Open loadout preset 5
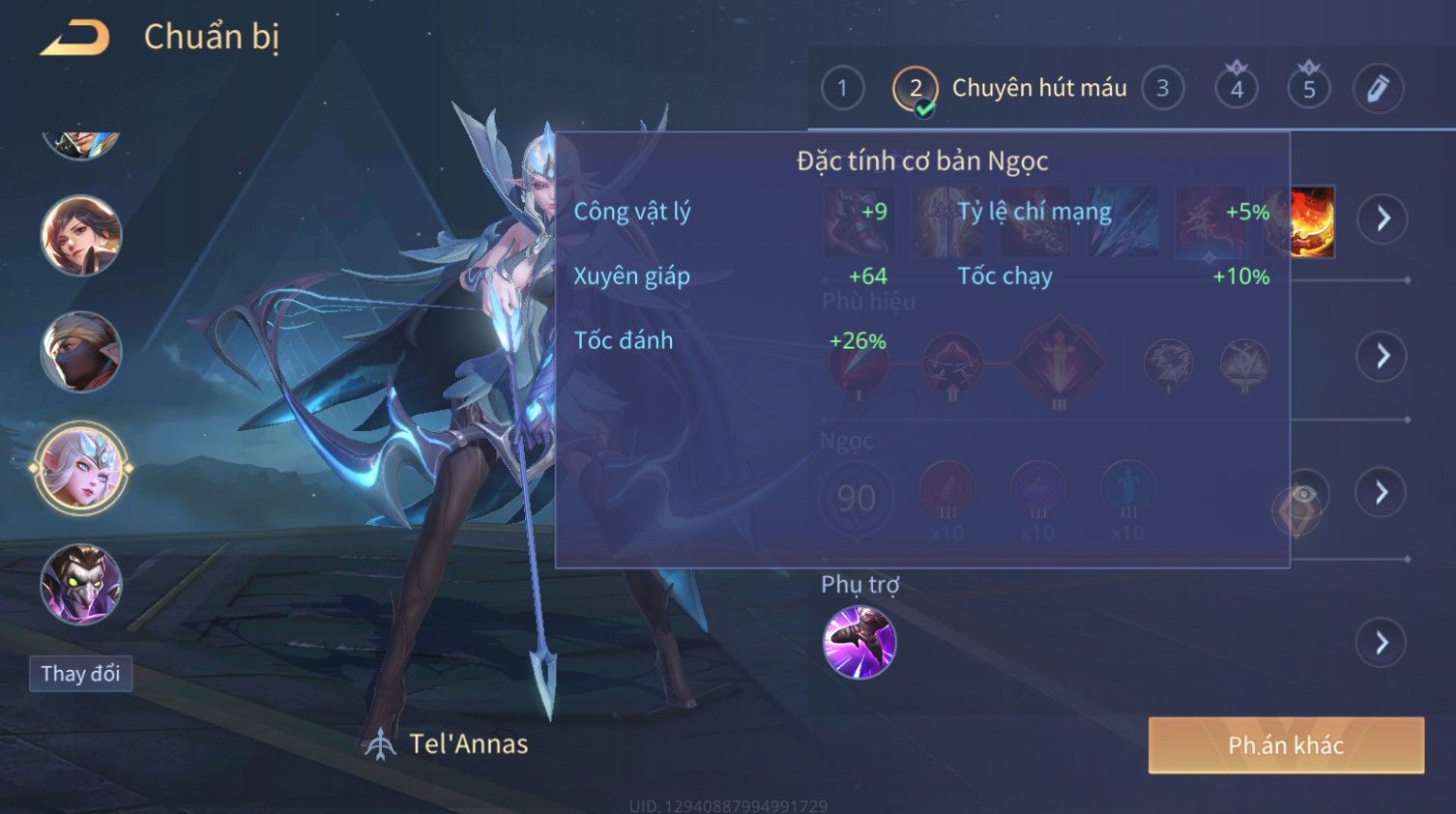Image resolution: width=1456 pixels, height=814 pixels. 1309,89
